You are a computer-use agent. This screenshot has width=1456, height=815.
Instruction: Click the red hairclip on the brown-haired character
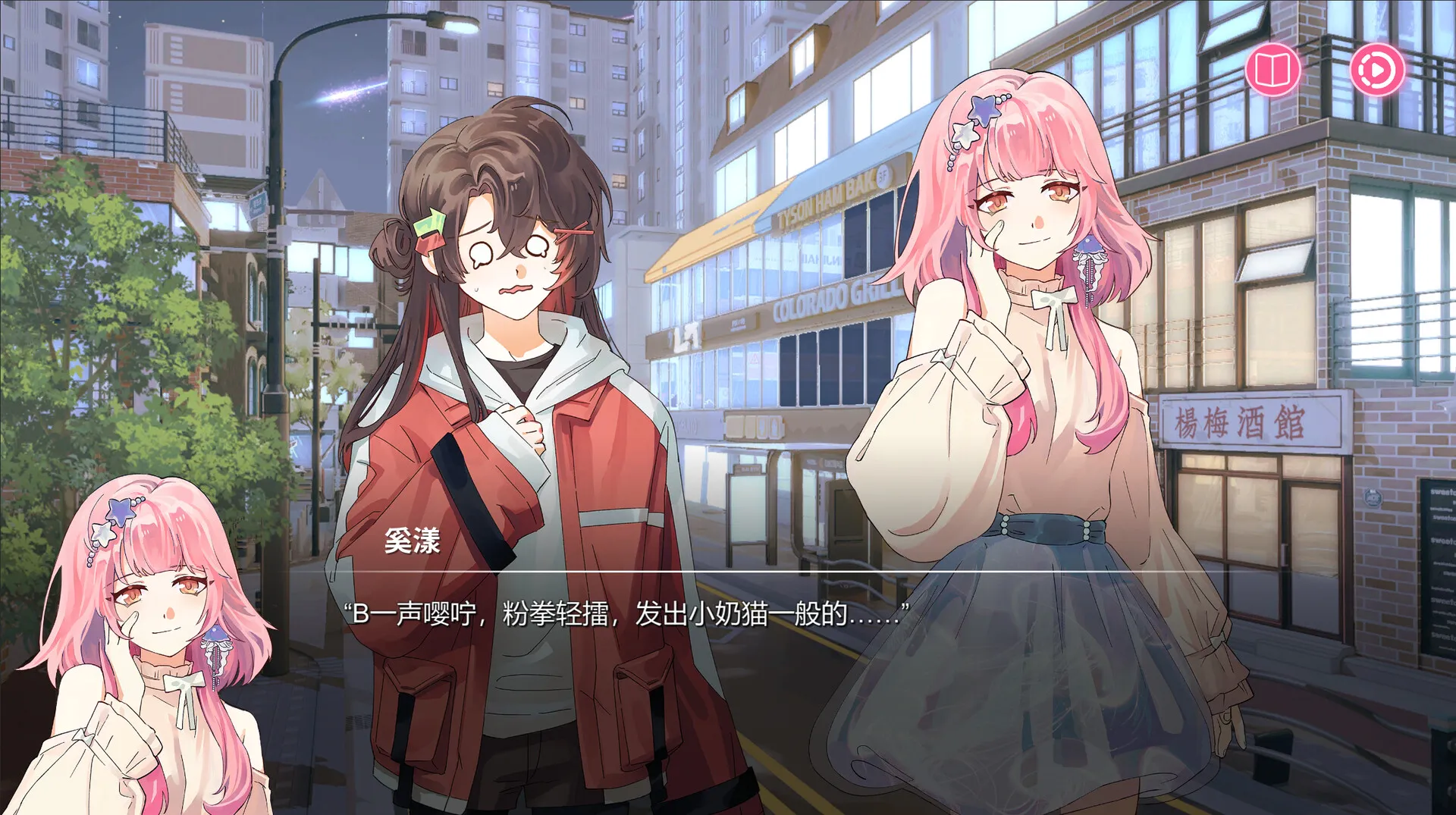tap(574, 231)
